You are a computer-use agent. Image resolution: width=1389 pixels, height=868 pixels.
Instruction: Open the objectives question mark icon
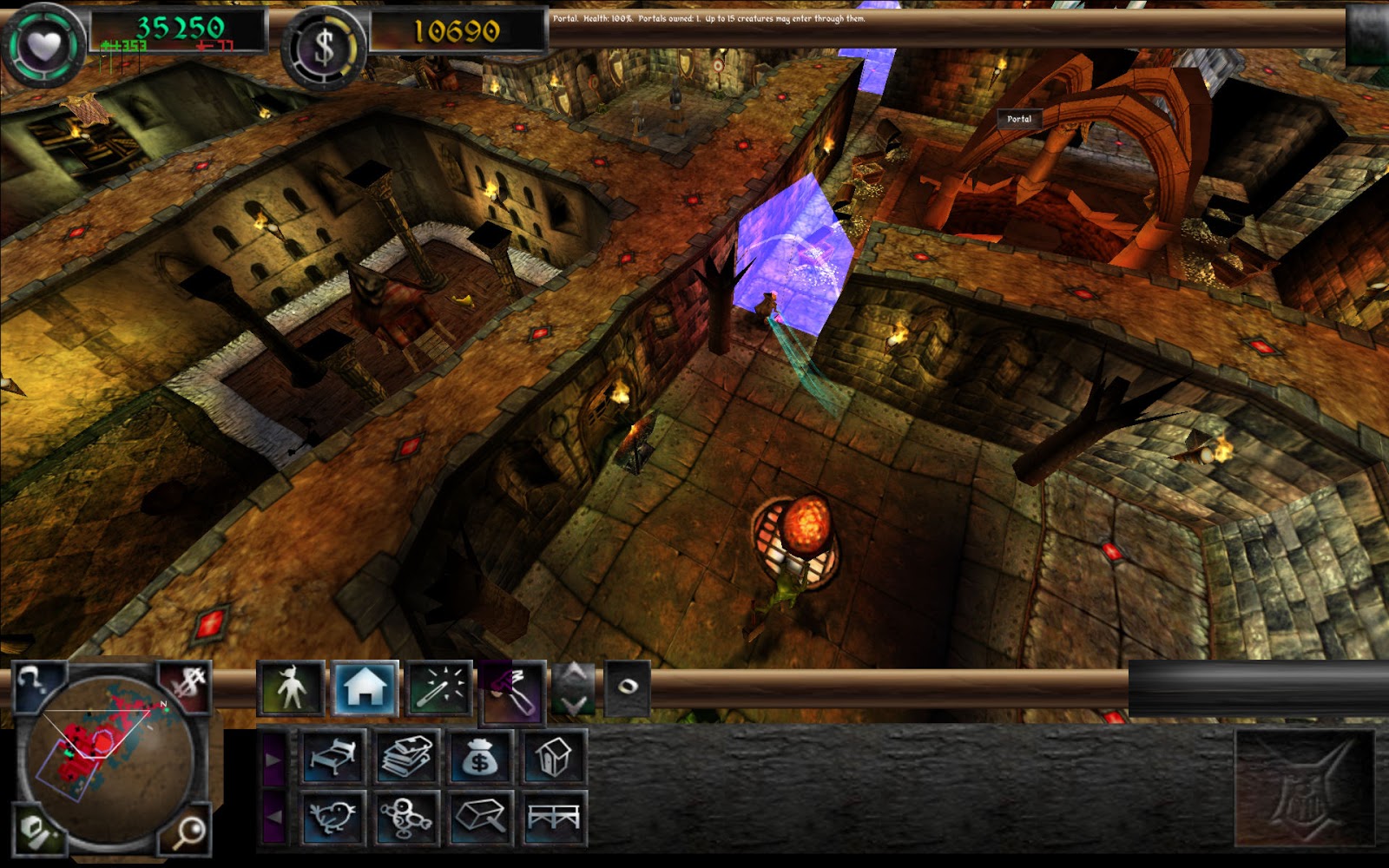click(x=30, y=681)
